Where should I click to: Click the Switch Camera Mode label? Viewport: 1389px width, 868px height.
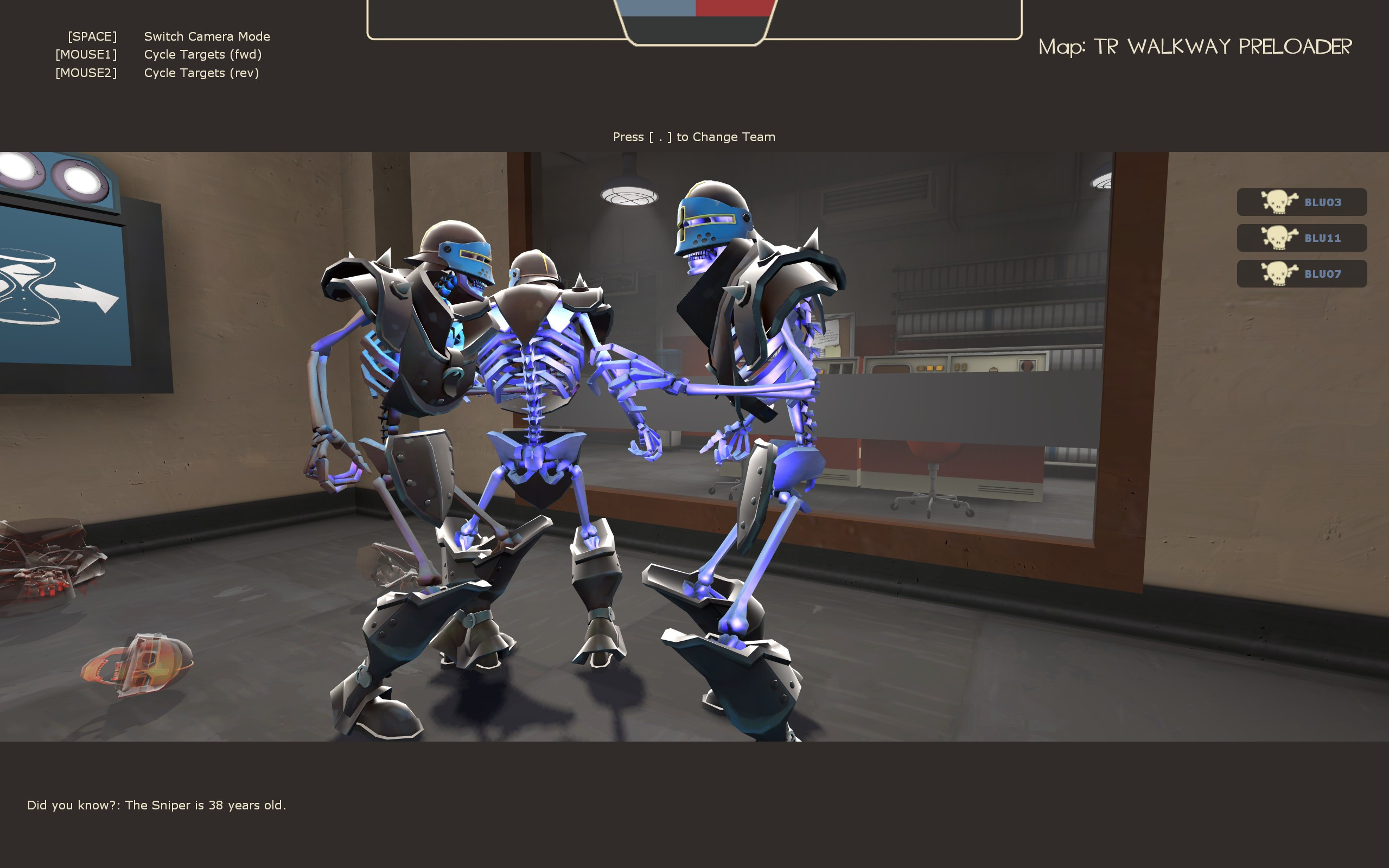coord(207,36)
